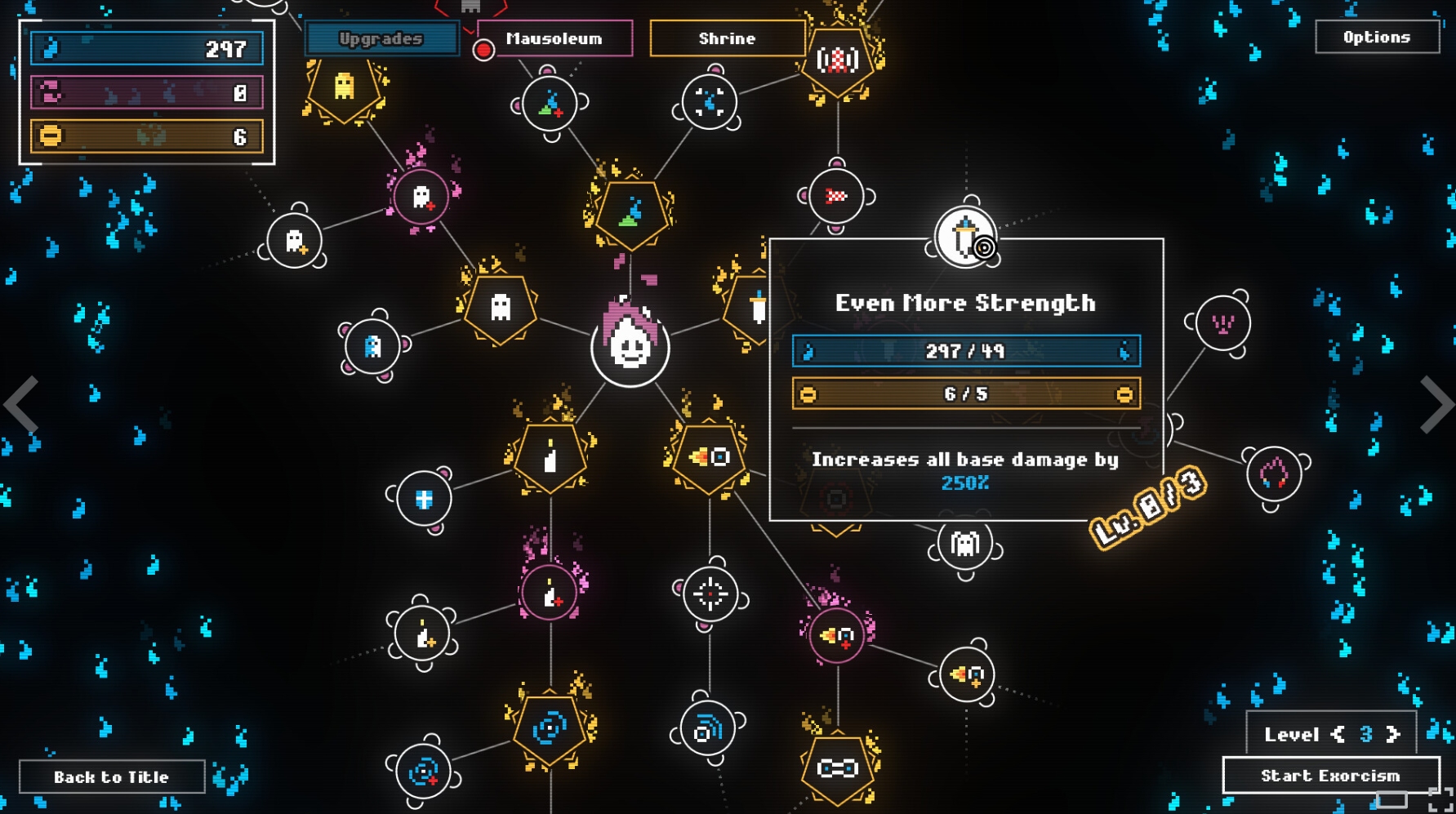Select the pink ghost plus node
Screen dimensions: 1456x814
pyautogui.click(x=421, y=196)
